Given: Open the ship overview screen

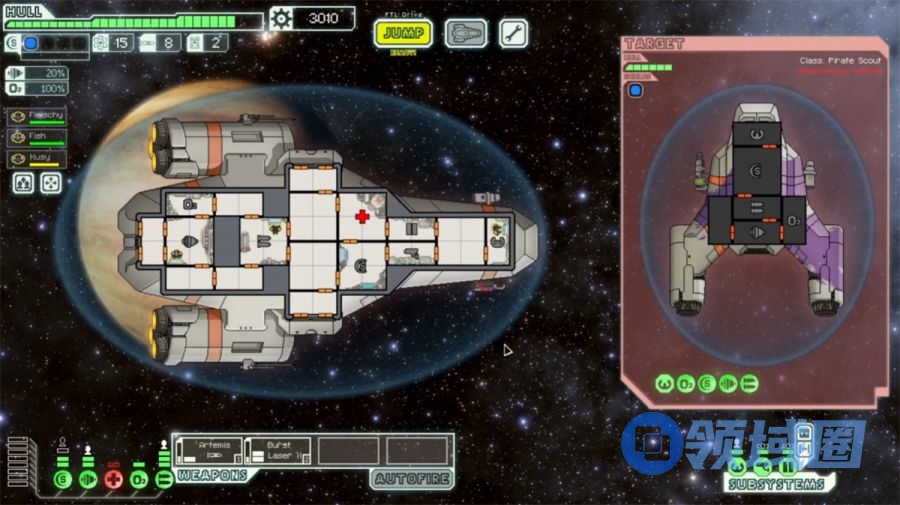Looking at the screenshot, I should [466, 34].
